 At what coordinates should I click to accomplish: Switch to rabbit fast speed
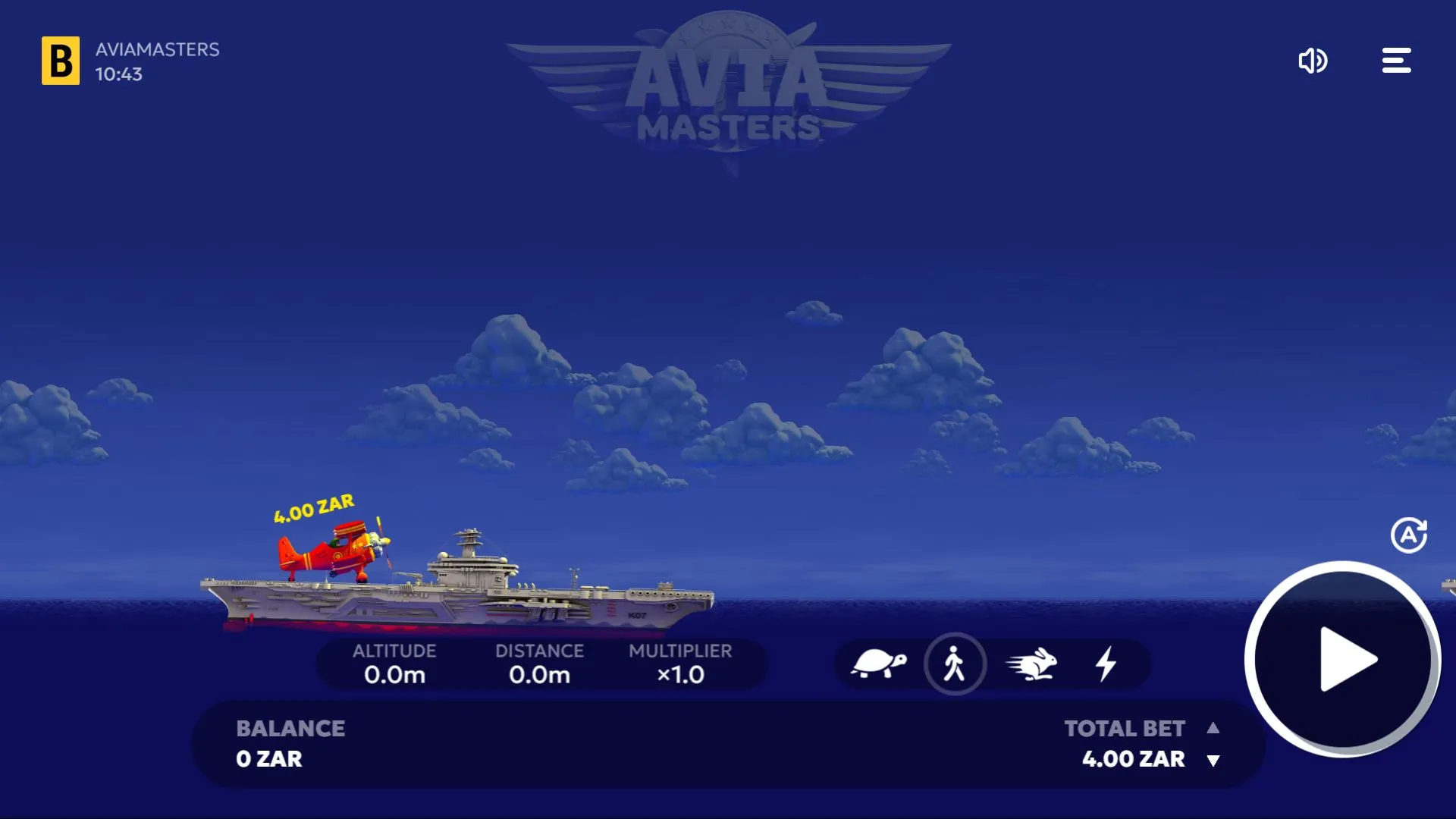tap(1031, 664)
